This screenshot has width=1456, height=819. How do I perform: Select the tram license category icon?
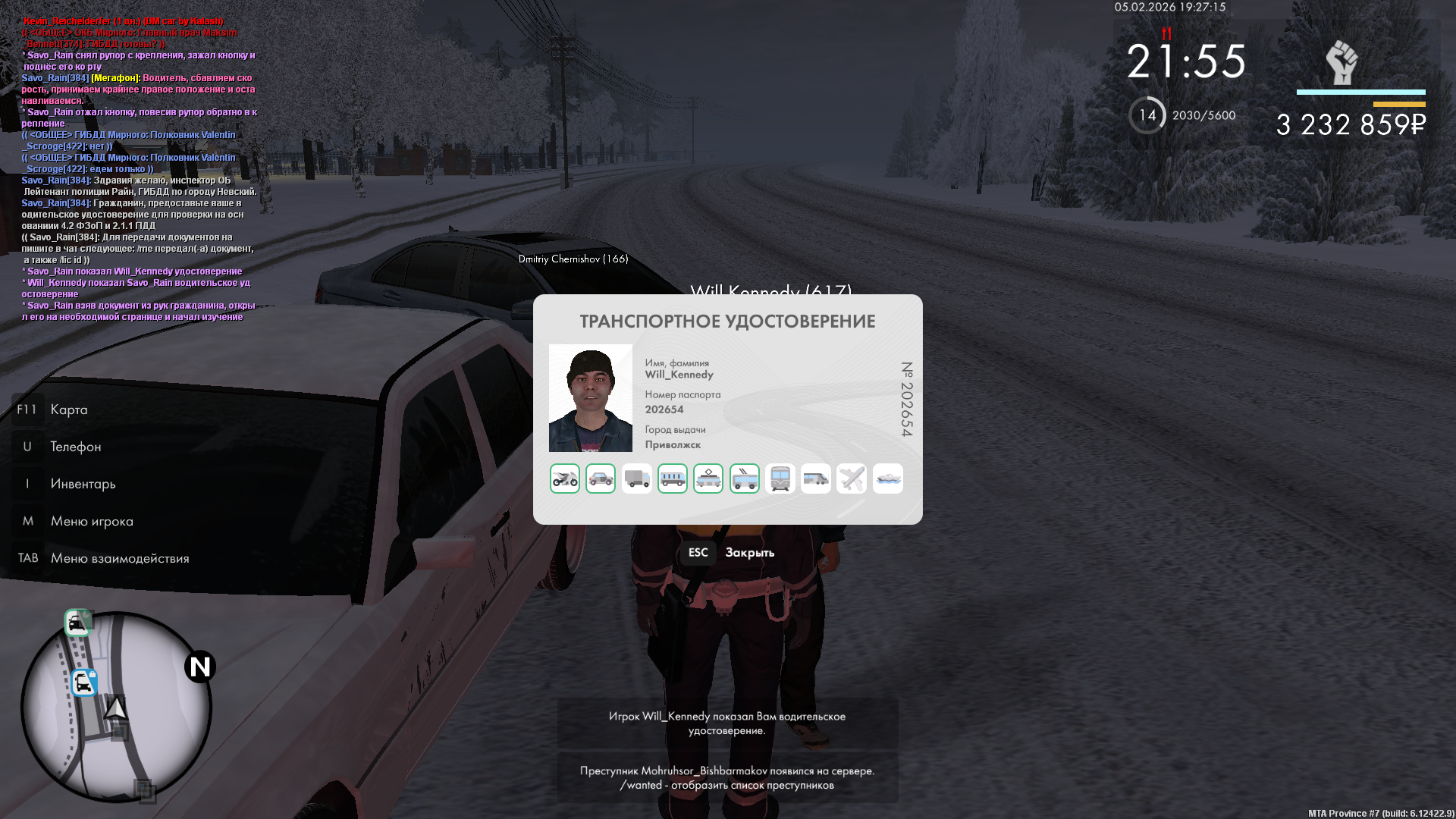708,479
